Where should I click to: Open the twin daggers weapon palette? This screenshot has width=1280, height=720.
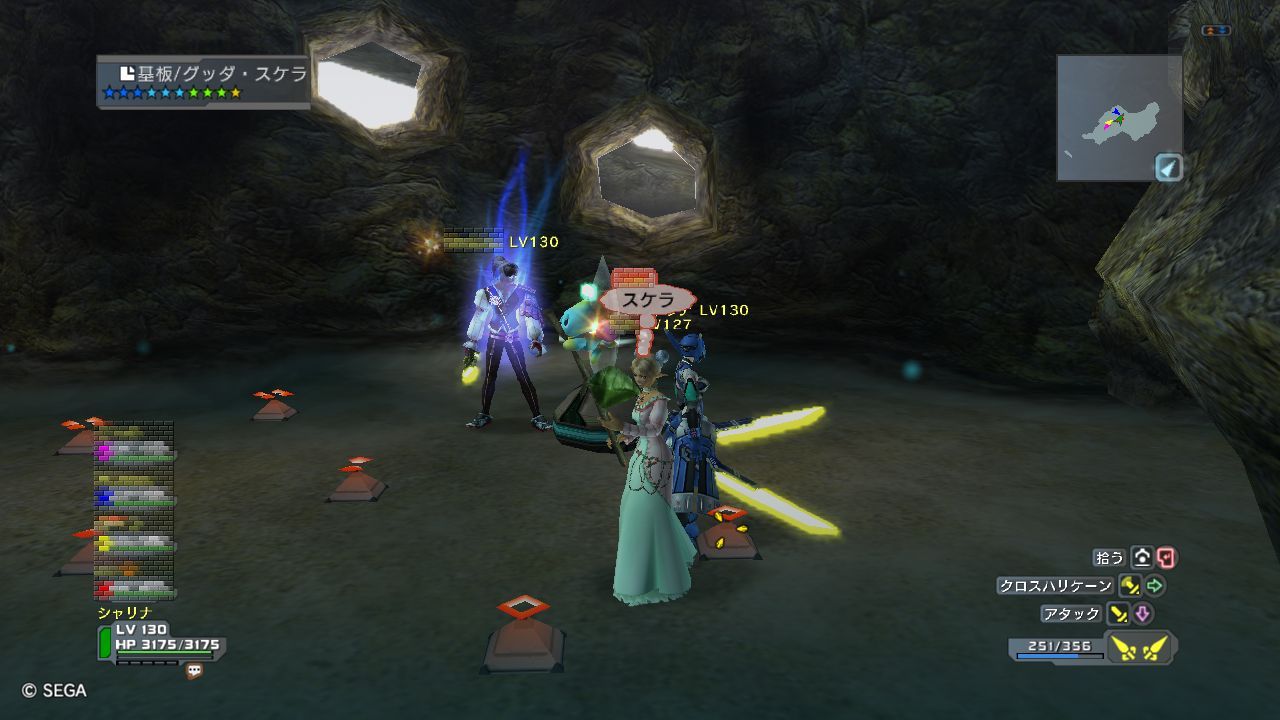(x=1139, y=649)
